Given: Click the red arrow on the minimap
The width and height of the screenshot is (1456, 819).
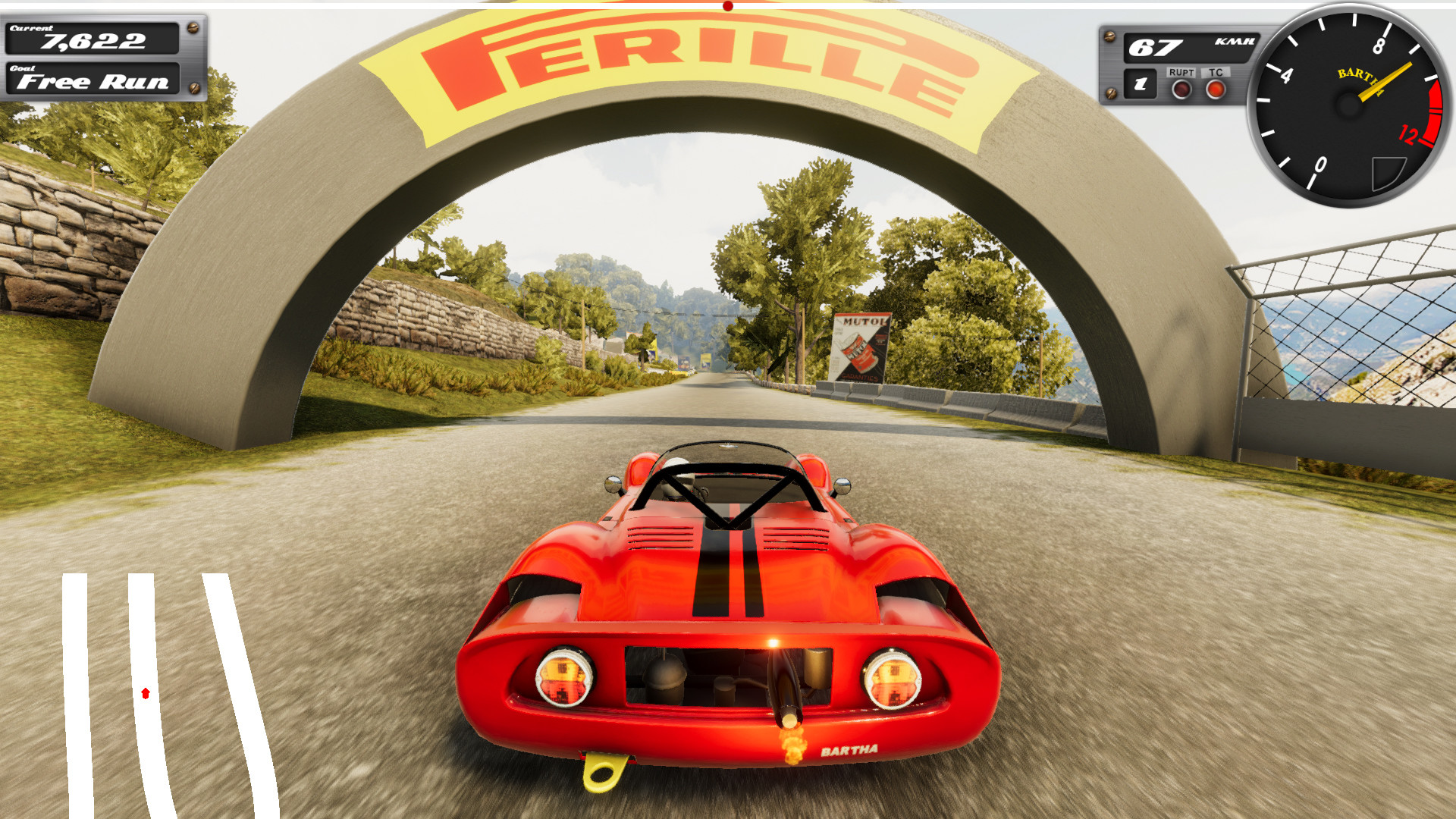Looking at the screenshot, I should coord(145,692).
